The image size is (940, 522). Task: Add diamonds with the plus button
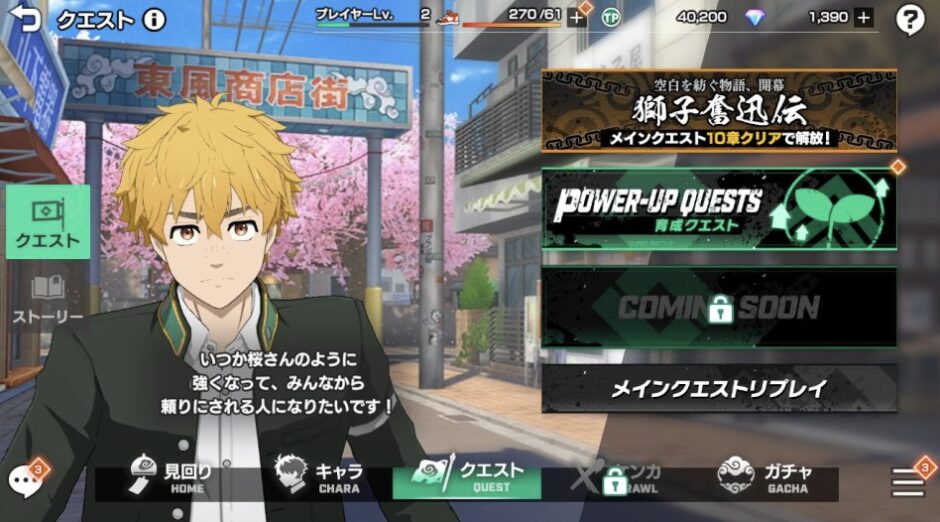click(x=864, y=17)
